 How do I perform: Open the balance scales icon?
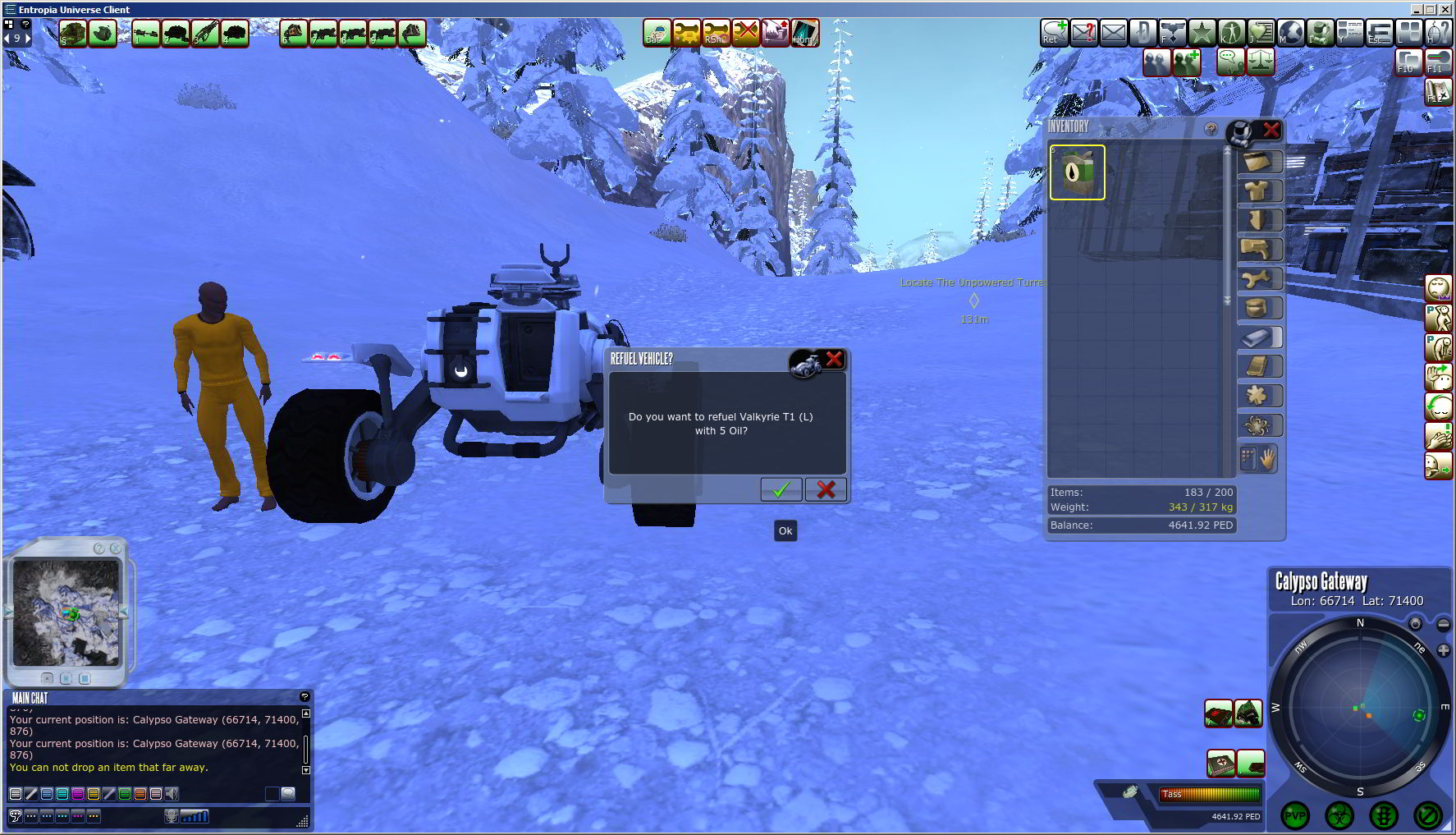pyautogui.click(x=1261, y=62)
